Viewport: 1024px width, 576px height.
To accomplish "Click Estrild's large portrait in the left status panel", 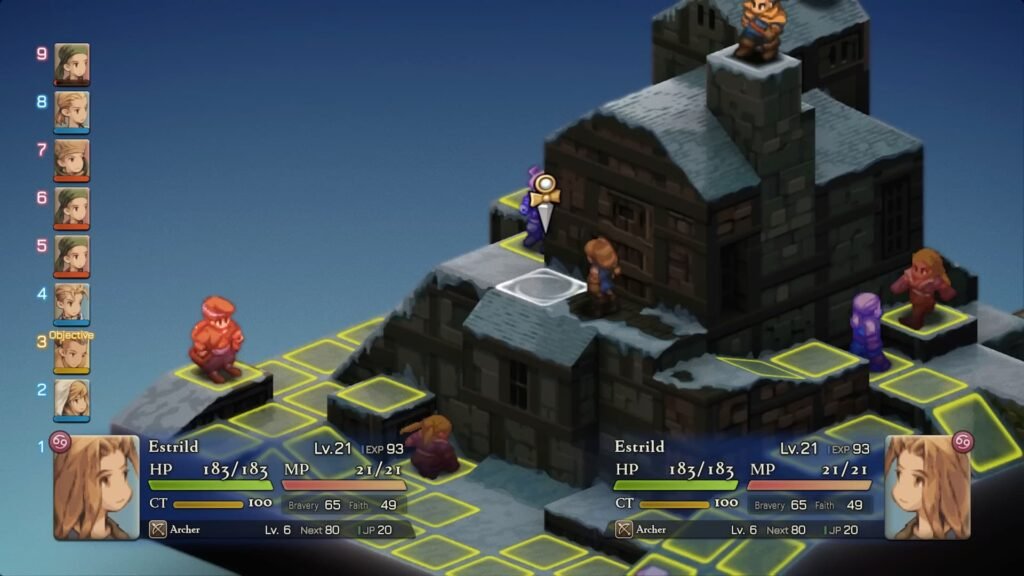I will pos(96,488).
